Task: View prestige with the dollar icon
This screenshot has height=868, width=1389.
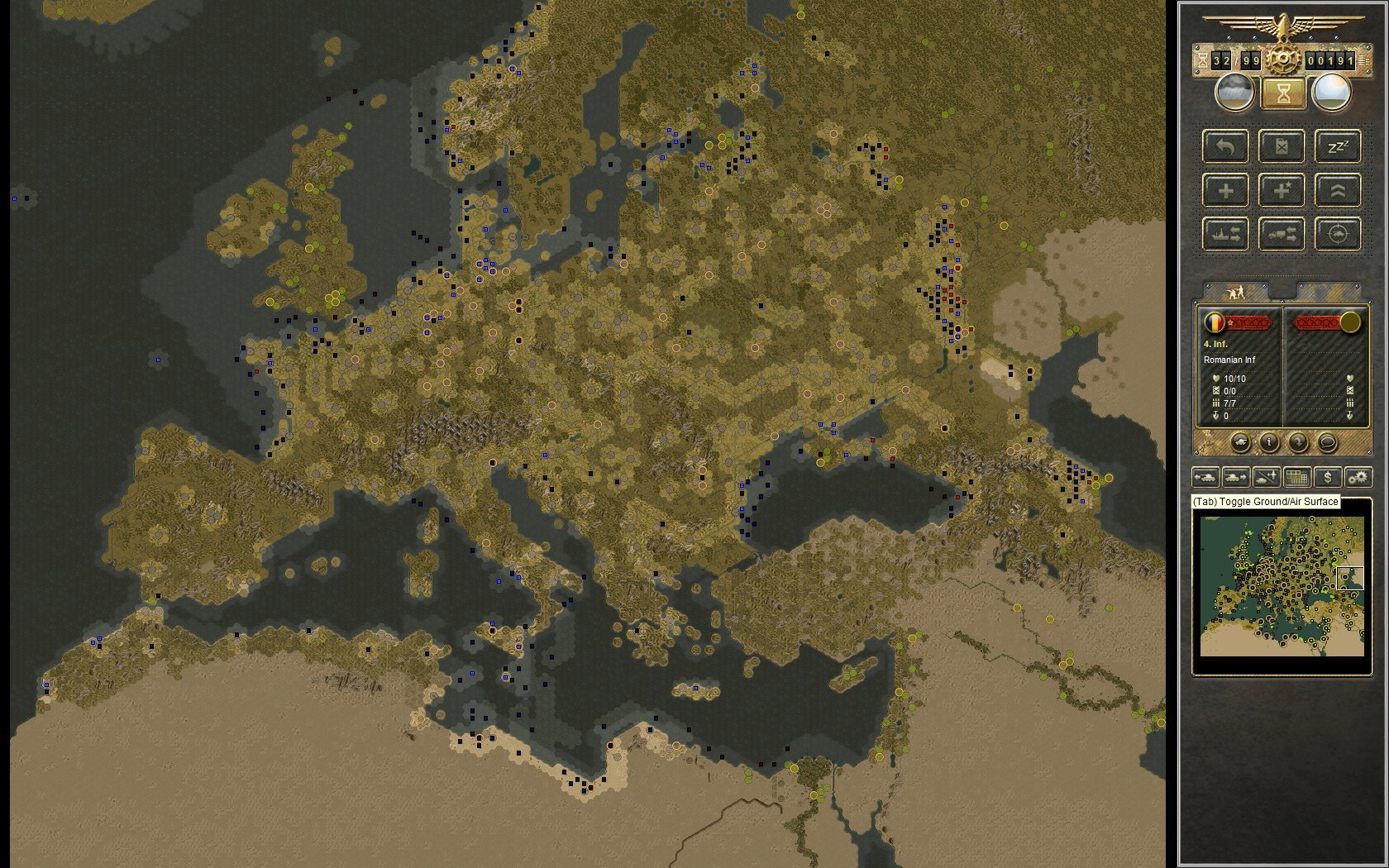Action: [1329, 477]
